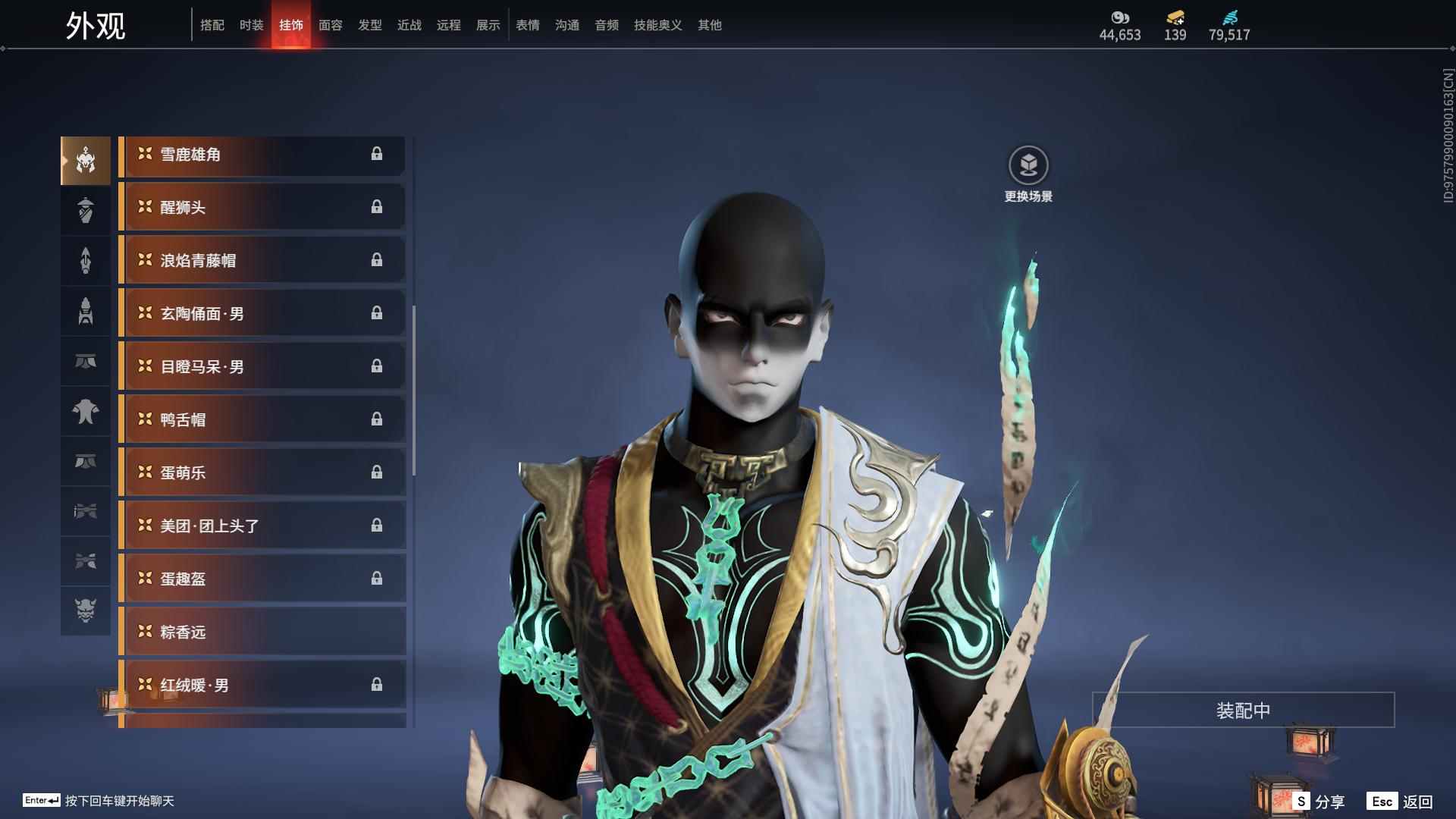Select the 面容 tab
Viewport: 1456px width, 819px height.
pyautogui.click(x=330, y=25)
